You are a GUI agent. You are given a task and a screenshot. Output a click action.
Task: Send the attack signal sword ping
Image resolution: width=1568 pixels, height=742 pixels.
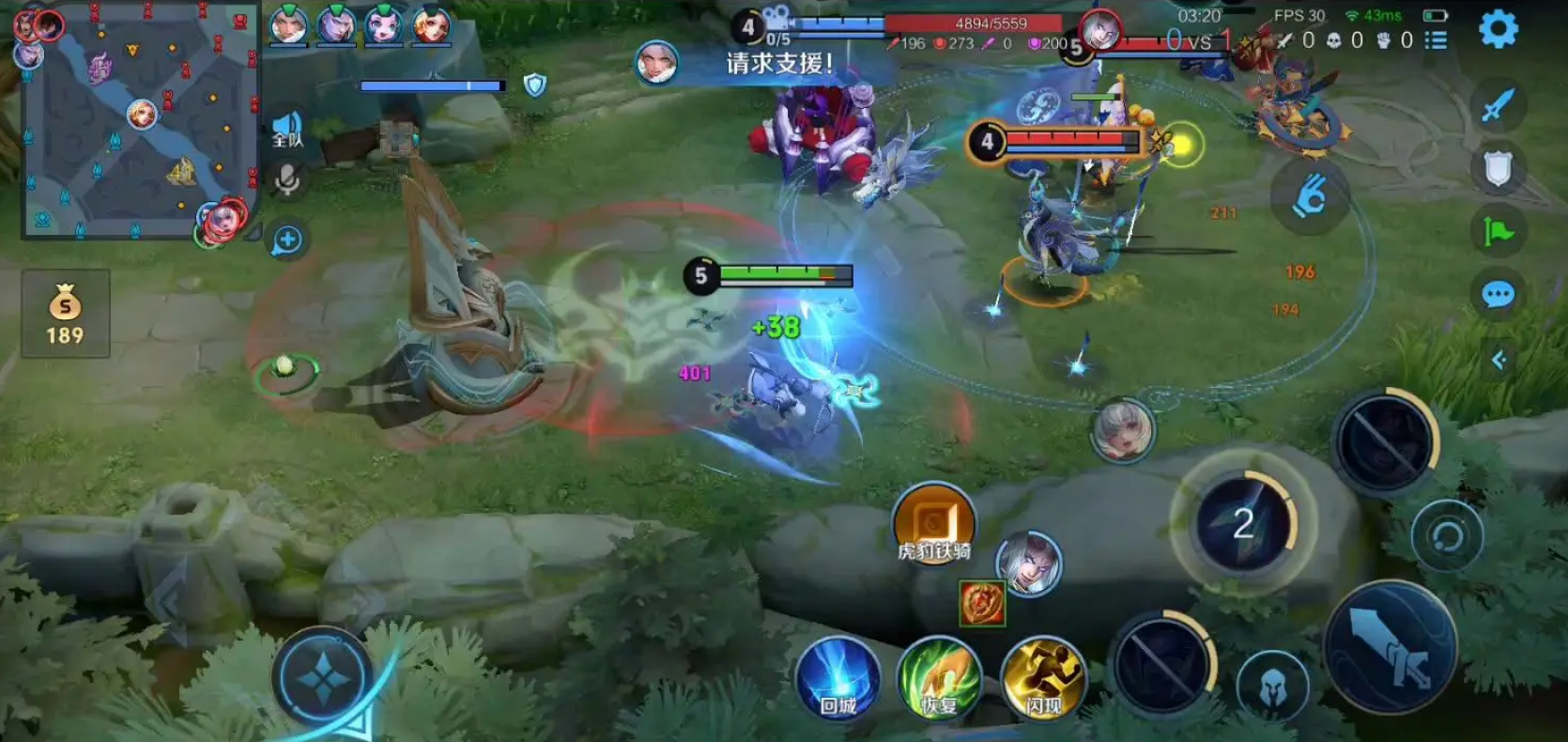click(1497, 105)
